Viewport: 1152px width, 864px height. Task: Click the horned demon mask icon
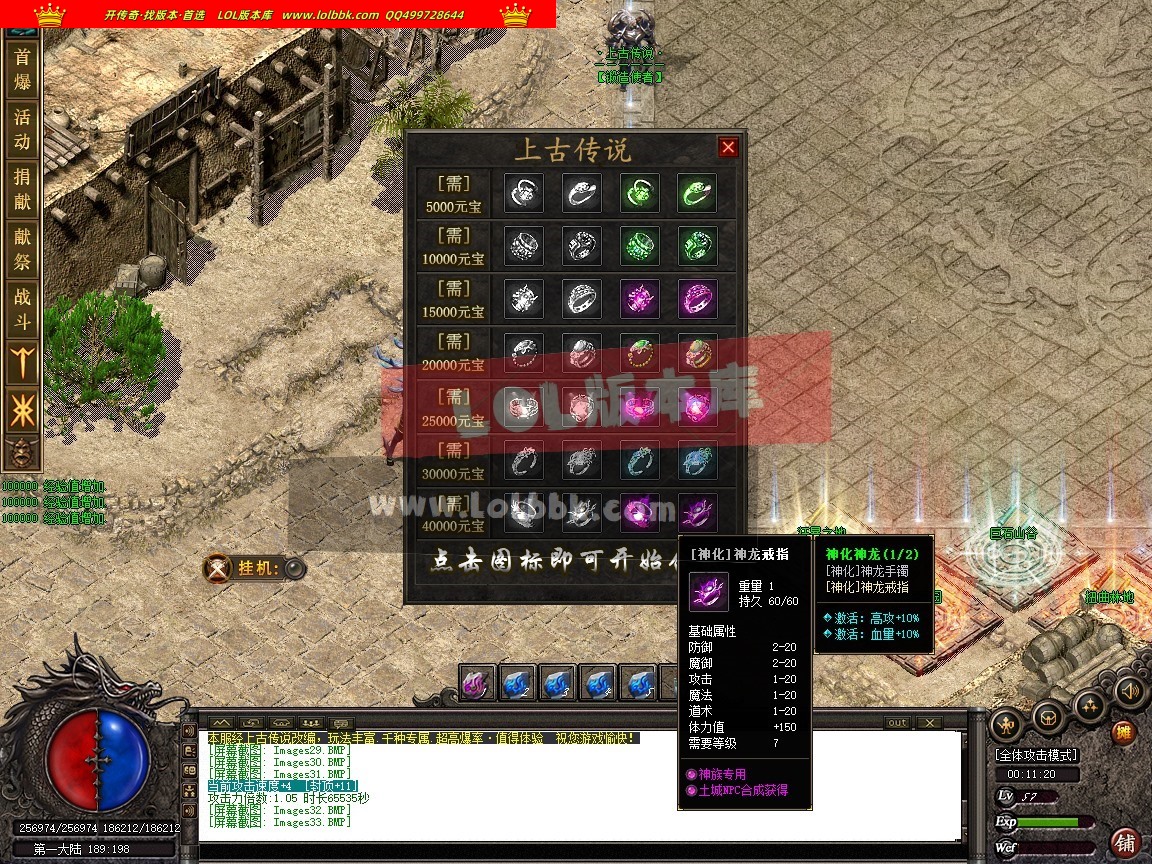tap(22, 451)
